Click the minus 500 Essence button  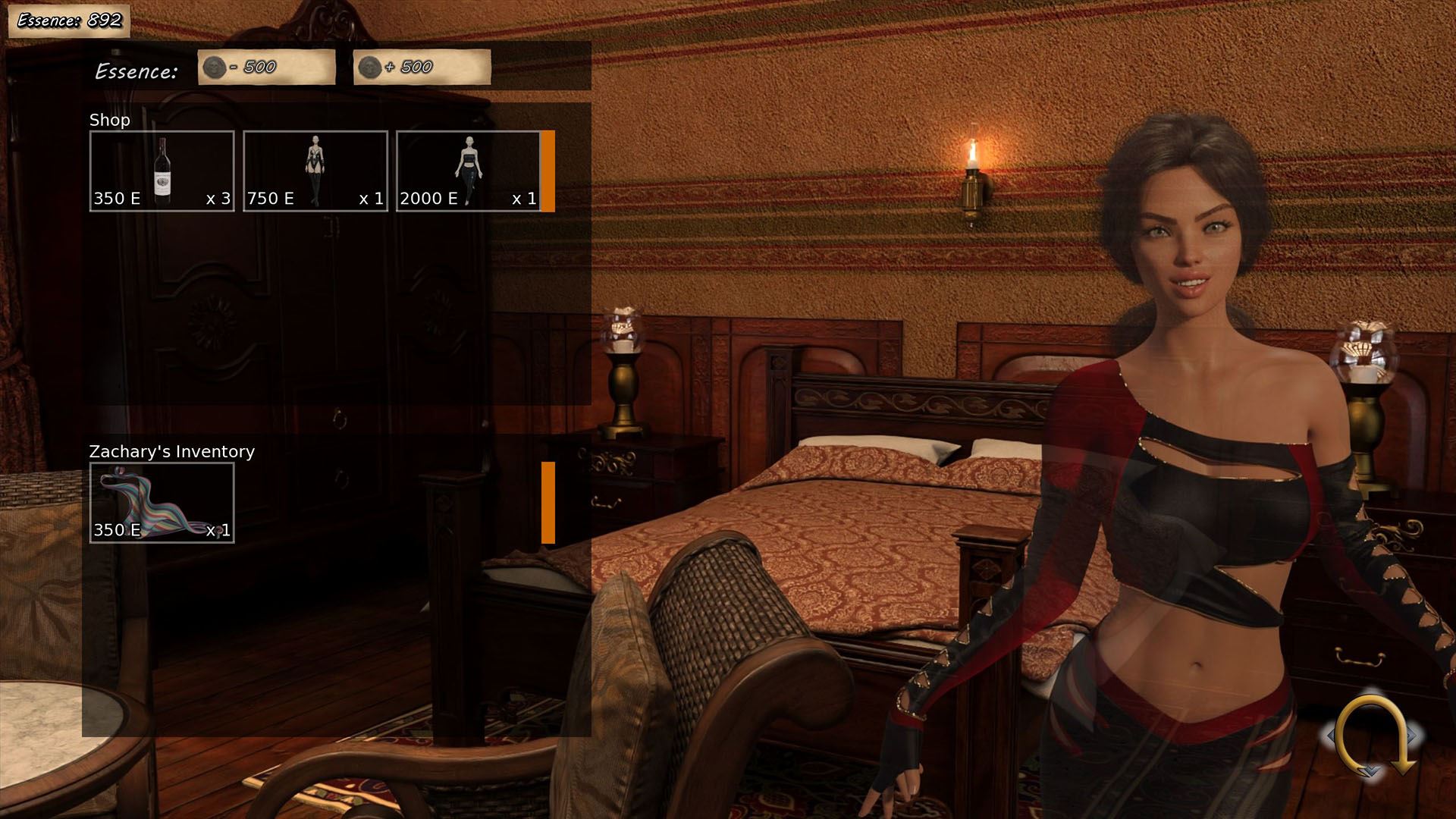[x=266, y=67]
